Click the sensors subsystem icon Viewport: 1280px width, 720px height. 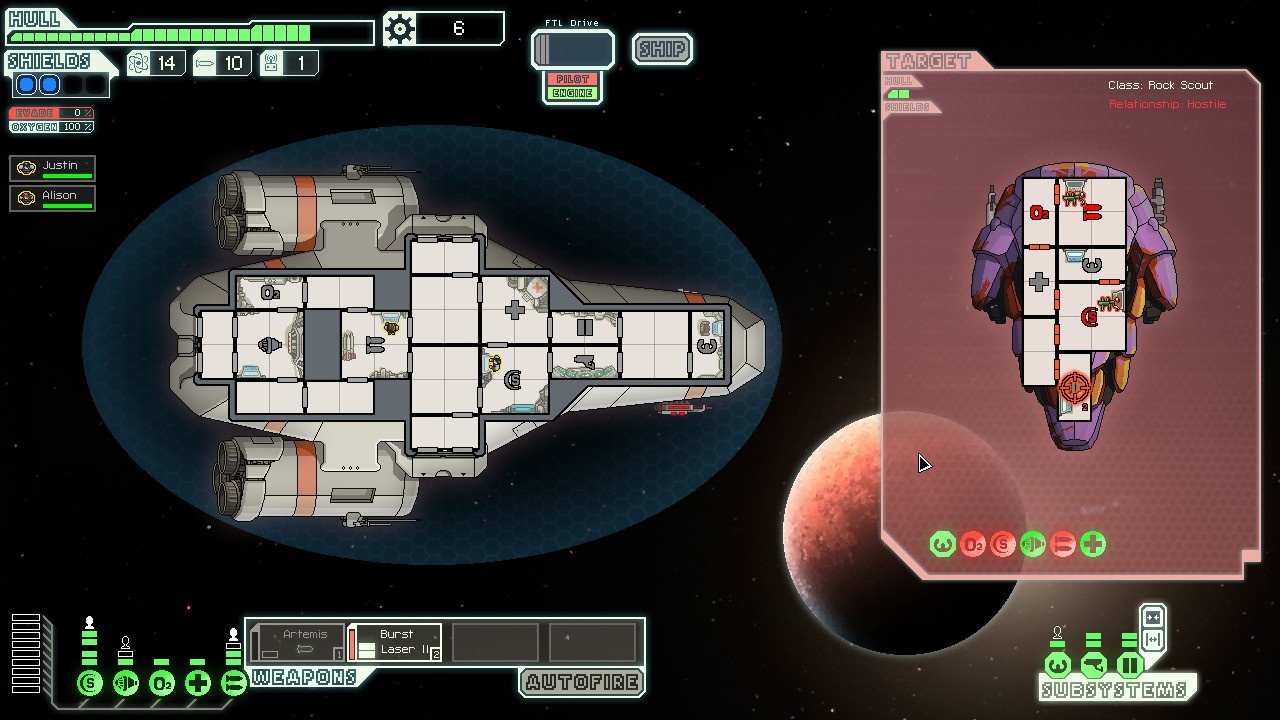coord(1093,665)
